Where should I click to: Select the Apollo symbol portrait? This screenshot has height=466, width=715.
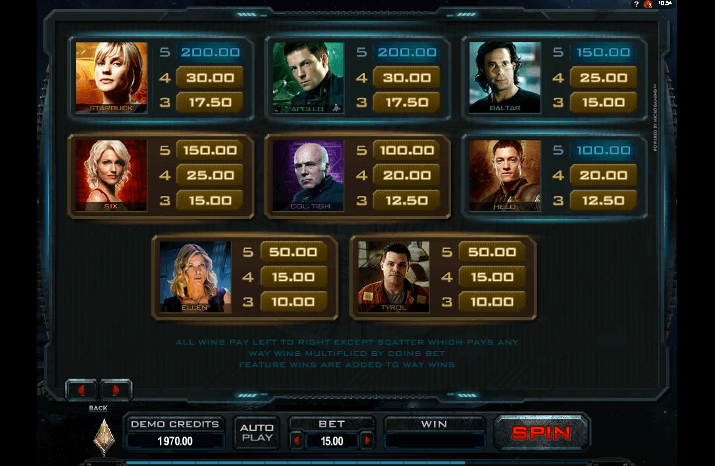pyautogui.click(x=308, y=77)
